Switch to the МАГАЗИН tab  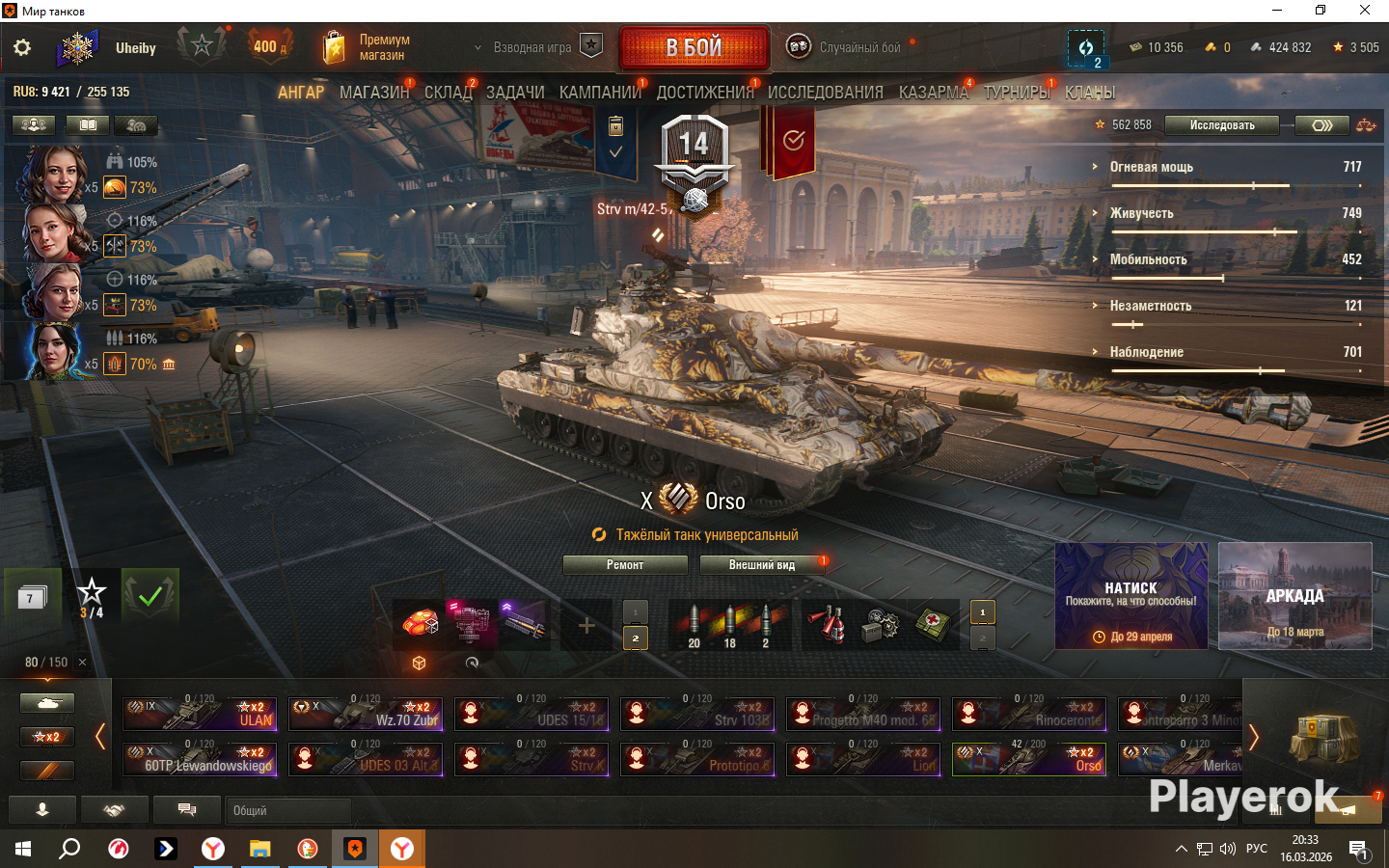374,93
